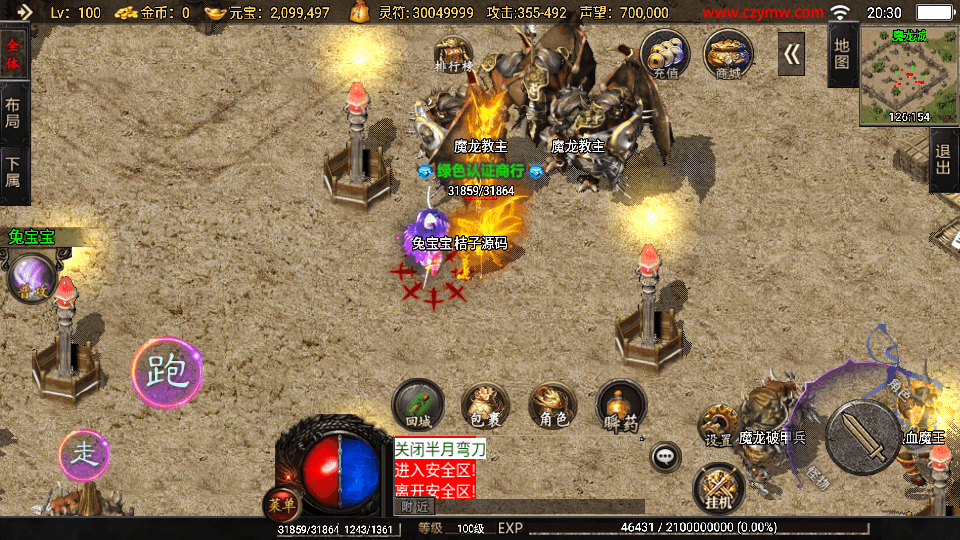Open the 包裹 inventory bag

pos(485,405)
